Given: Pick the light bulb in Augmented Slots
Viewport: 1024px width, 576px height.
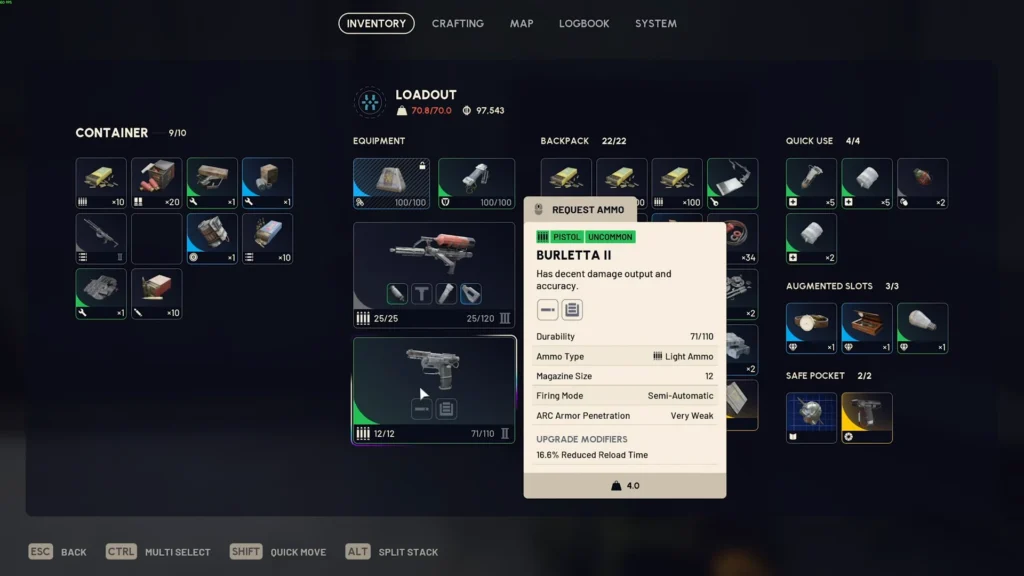Looking at the screenshot, I should coord(922,328).
